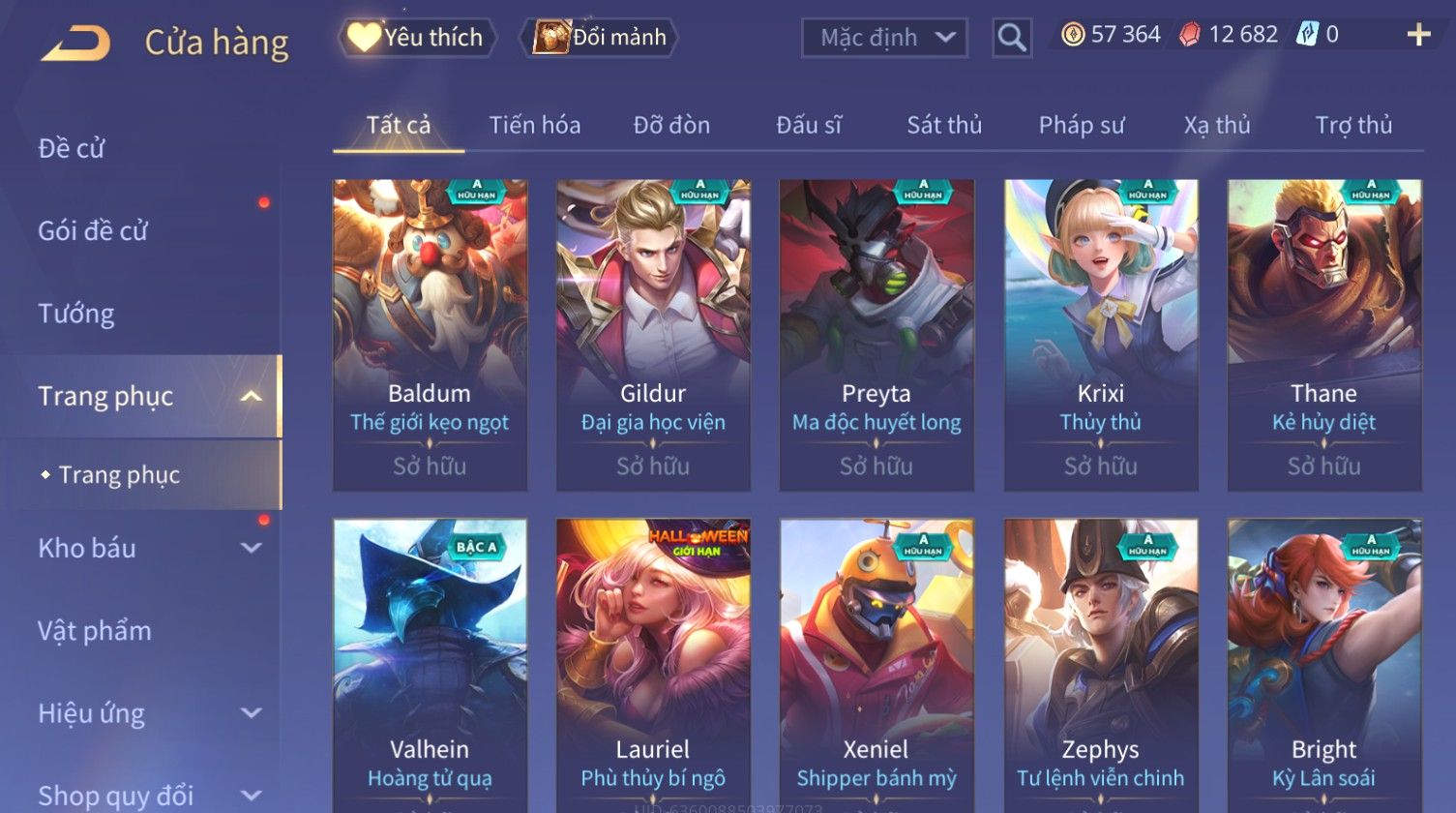Go to the Vật phẩm section
This screenshot has height=813, width=1456.
[95, 631]
